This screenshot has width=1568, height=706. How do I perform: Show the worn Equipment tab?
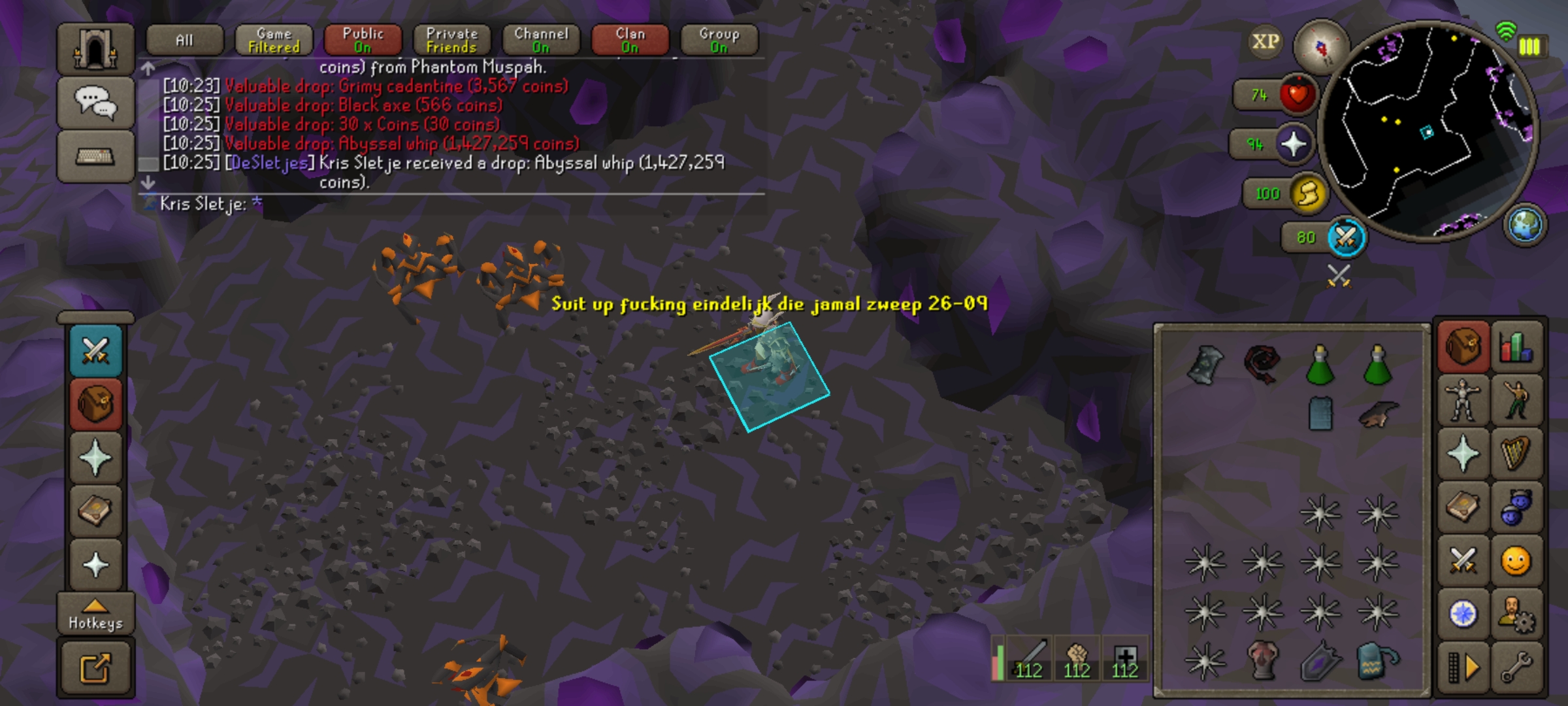(1462, 400)
